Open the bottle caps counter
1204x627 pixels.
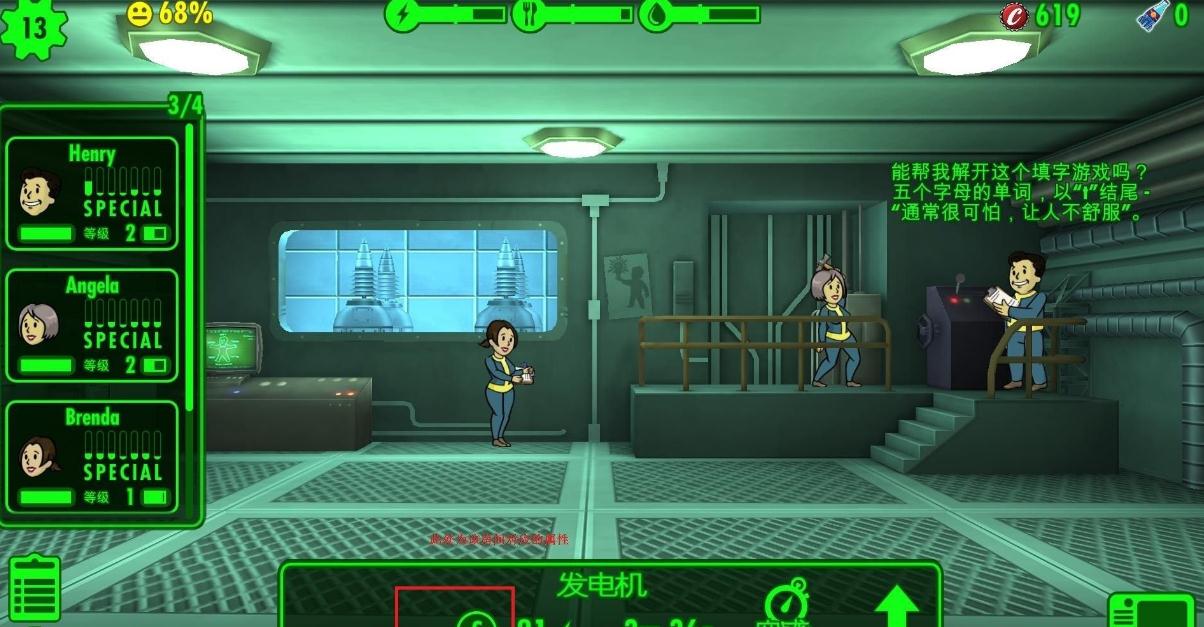click(x=1042, y=15)
